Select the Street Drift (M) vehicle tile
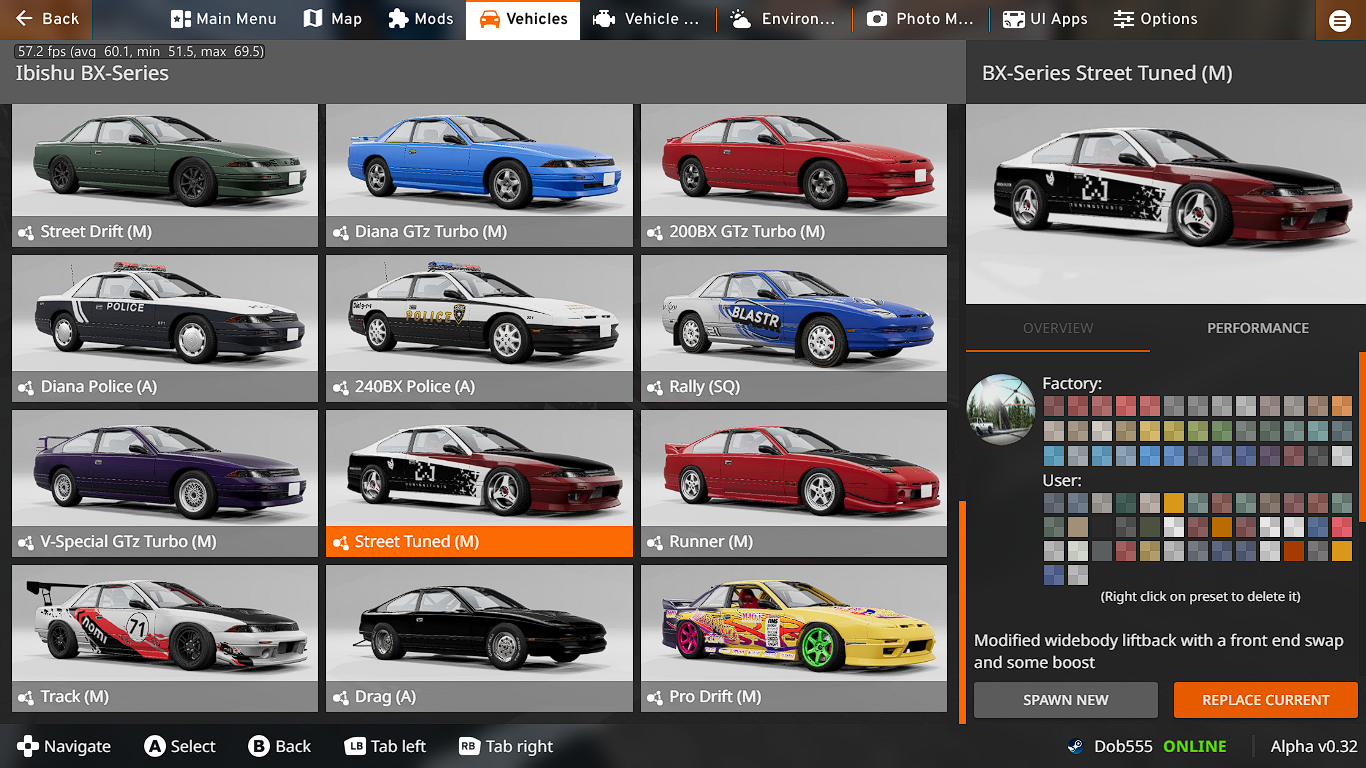 [x=165, y=175]
